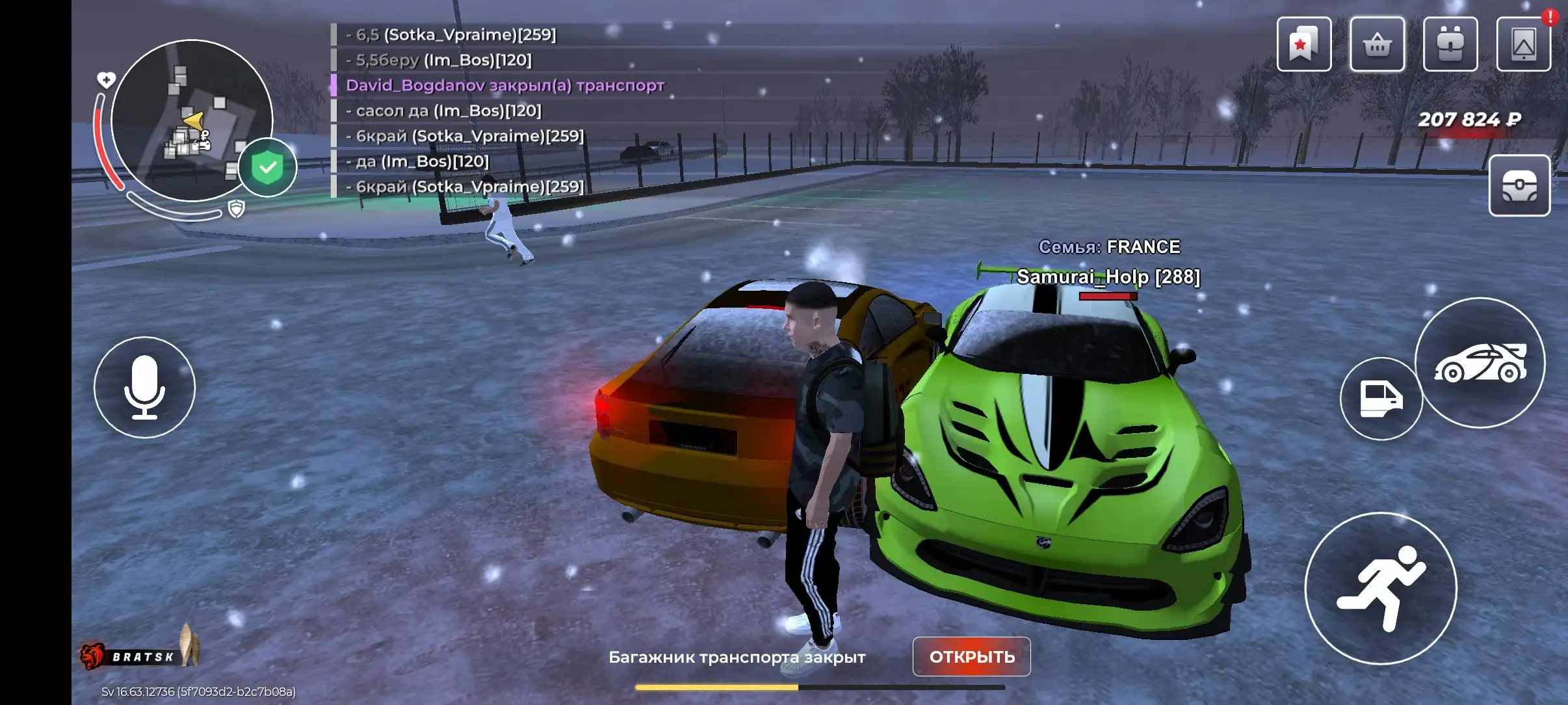The height and width of the screenshot is (705, 1568).
Task: Toggle the running man sprint button
Action: click(x=1381, y=588)
